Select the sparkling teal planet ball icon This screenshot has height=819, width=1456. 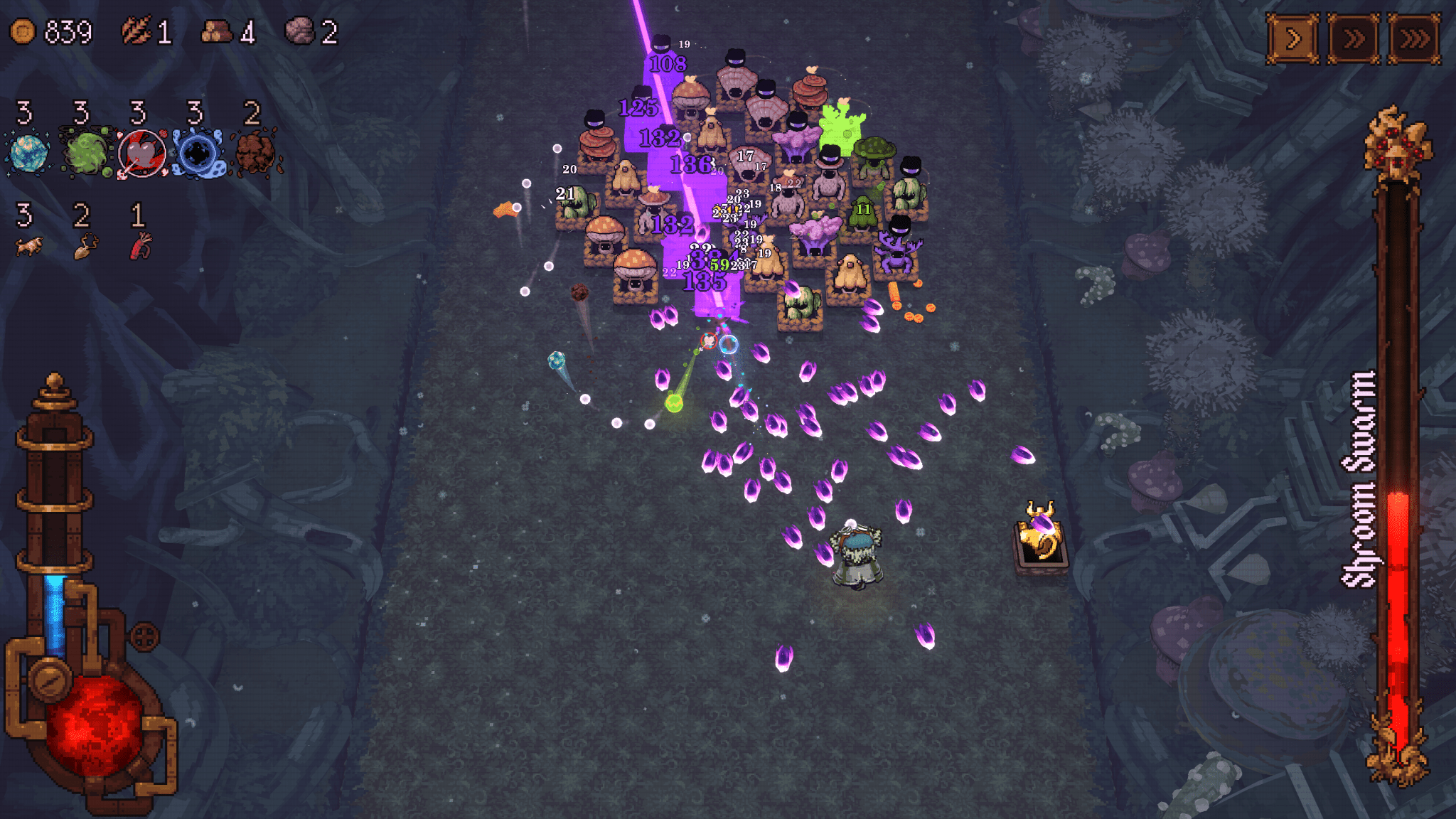(28, 153)
